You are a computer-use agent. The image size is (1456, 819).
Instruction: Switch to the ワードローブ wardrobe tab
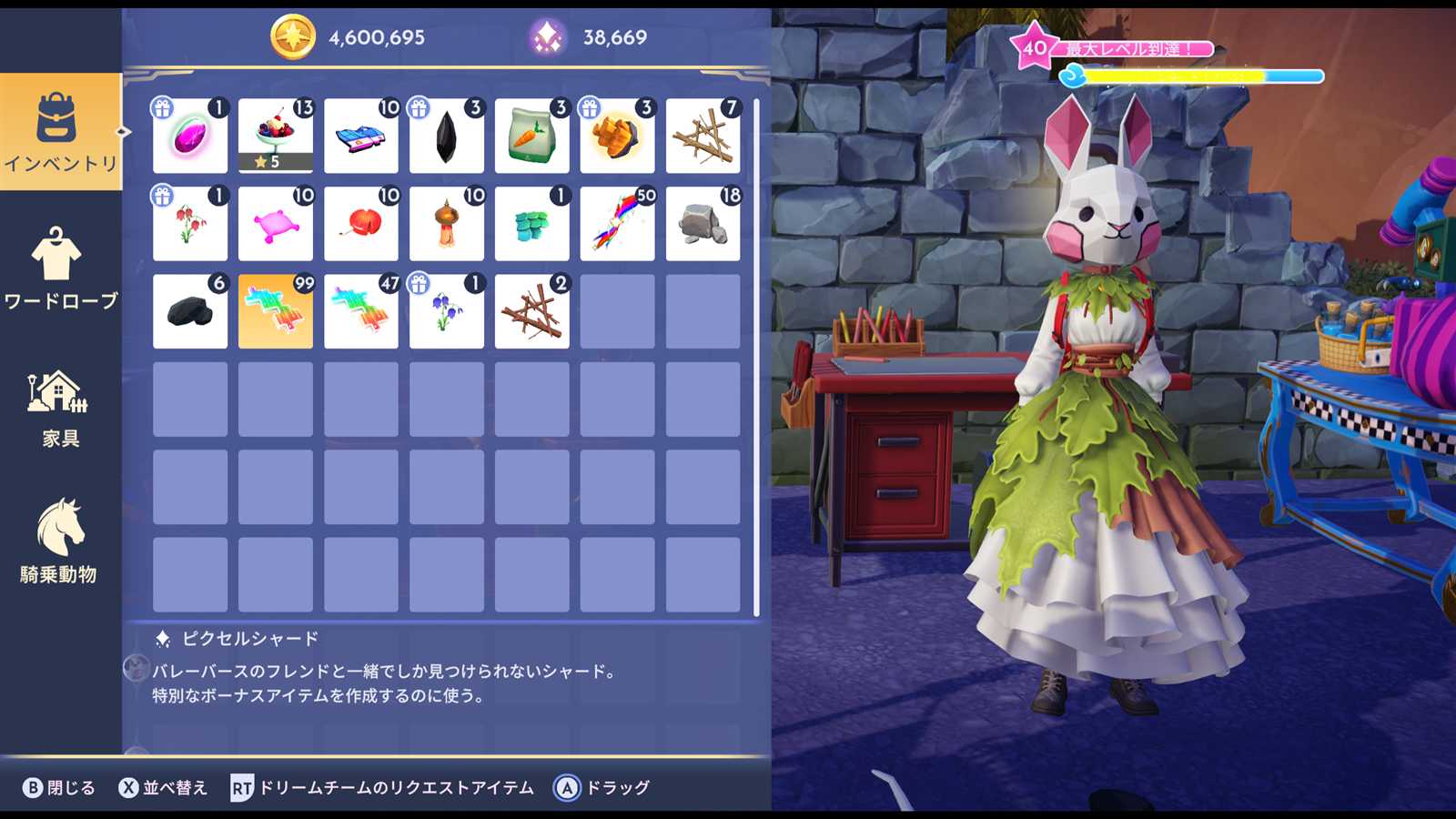pos(60,268)
